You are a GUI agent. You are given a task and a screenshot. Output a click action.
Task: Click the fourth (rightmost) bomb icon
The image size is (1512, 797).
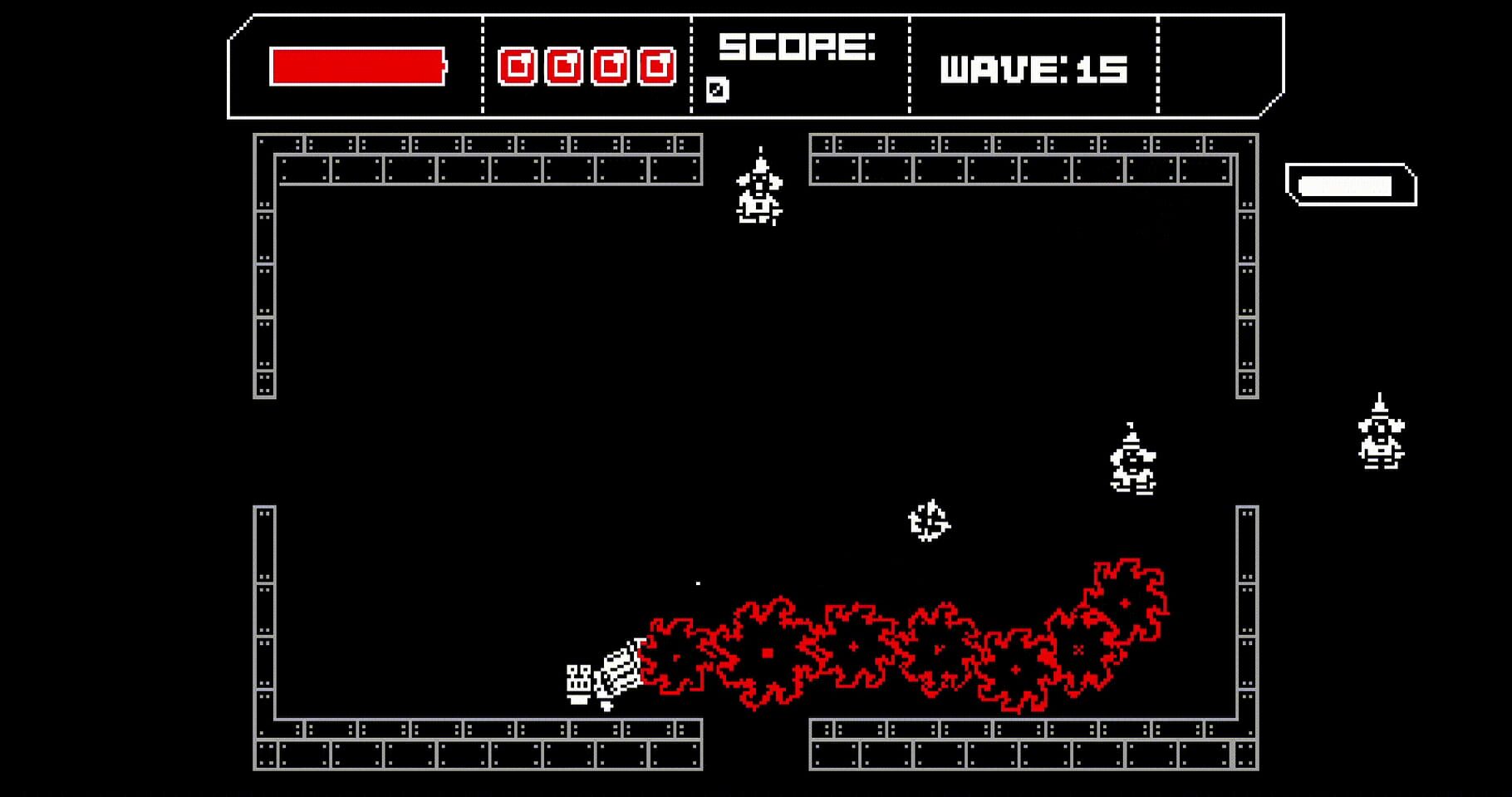click(658, 65)
